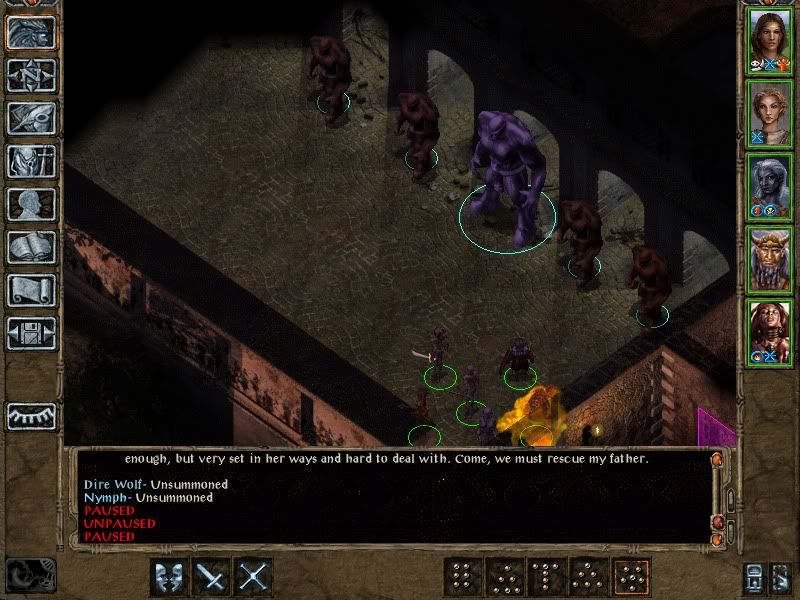Click the closed eye button on left sidebar
The height and width of the screenshot is (600, 800).
click(x=31, y=415)
